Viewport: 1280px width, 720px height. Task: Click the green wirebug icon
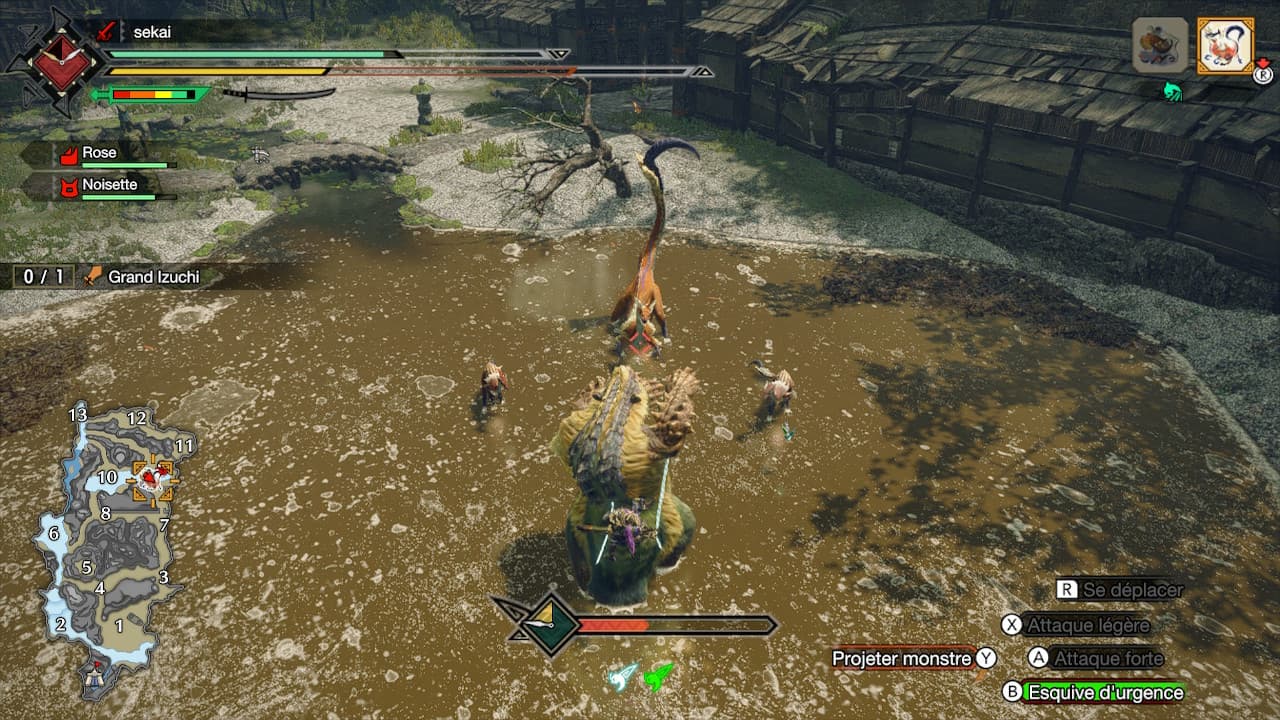(x=659, y=677)
